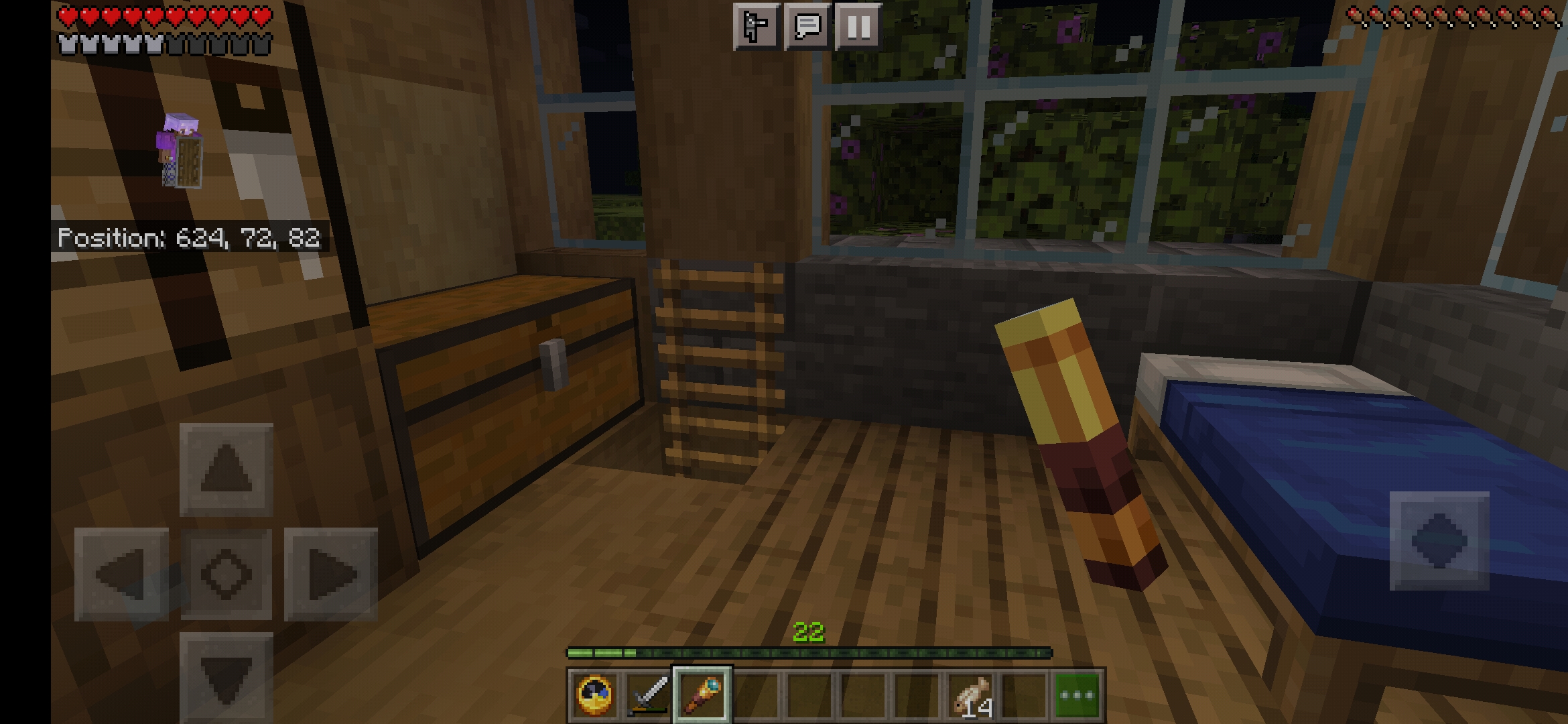
Task: Choose the stack of 14 fish
Action: click(972, 695)
